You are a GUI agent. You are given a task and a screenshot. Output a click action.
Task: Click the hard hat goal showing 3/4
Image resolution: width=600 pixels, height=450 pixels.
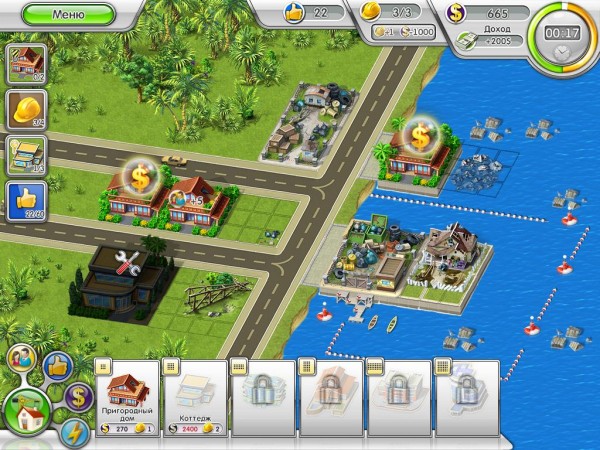coord(24,110)
